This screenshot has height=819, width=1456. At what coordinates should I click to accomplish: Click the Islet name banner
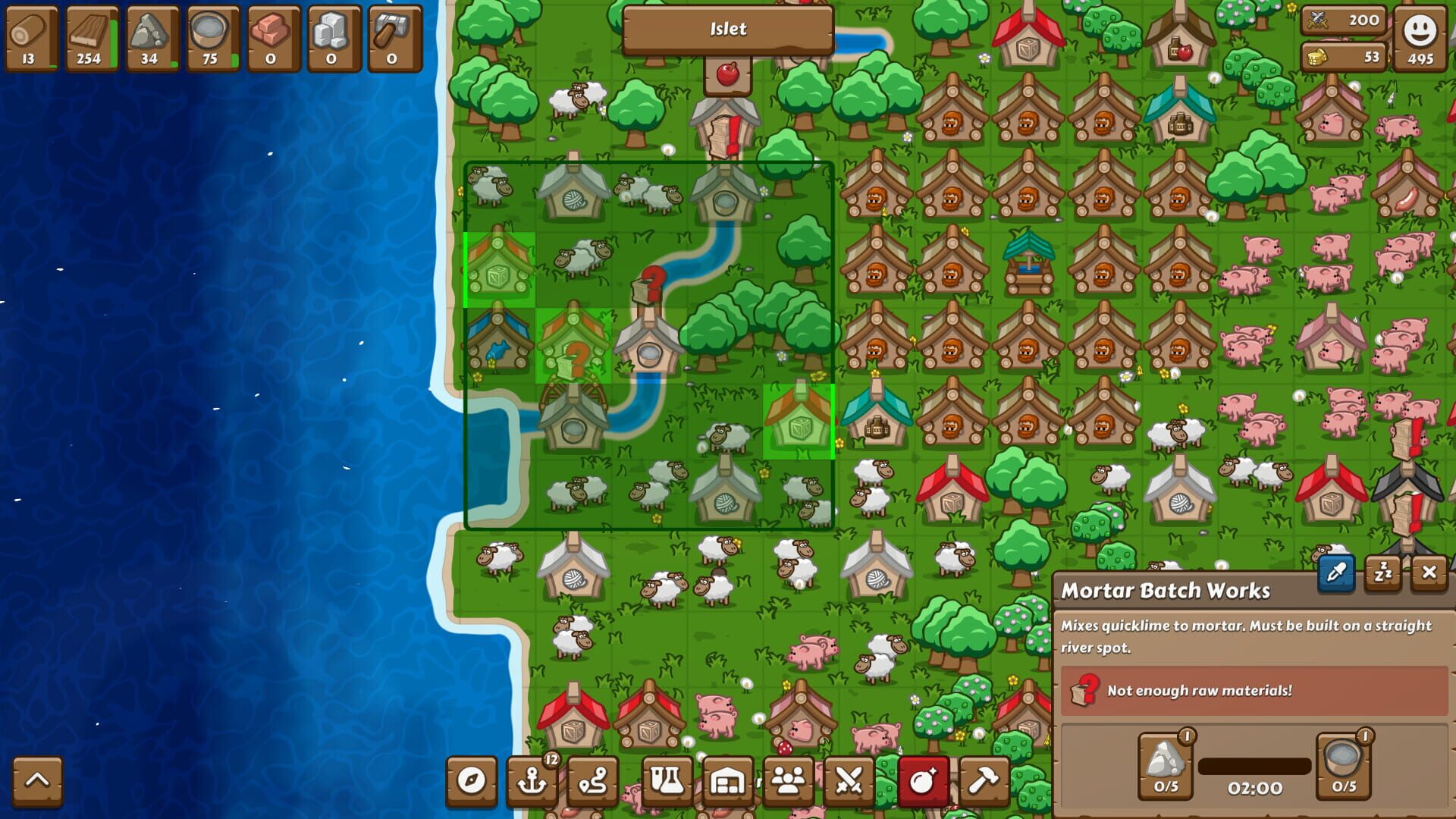click(x=726, y=30)
